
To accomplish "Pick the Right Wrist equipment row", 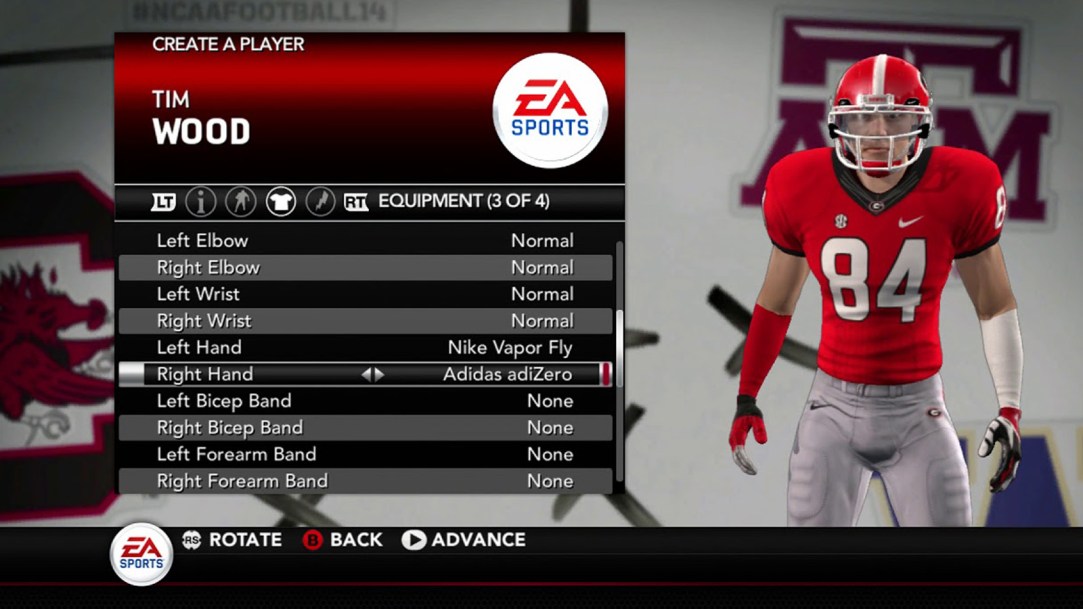I will pos(365,321).
